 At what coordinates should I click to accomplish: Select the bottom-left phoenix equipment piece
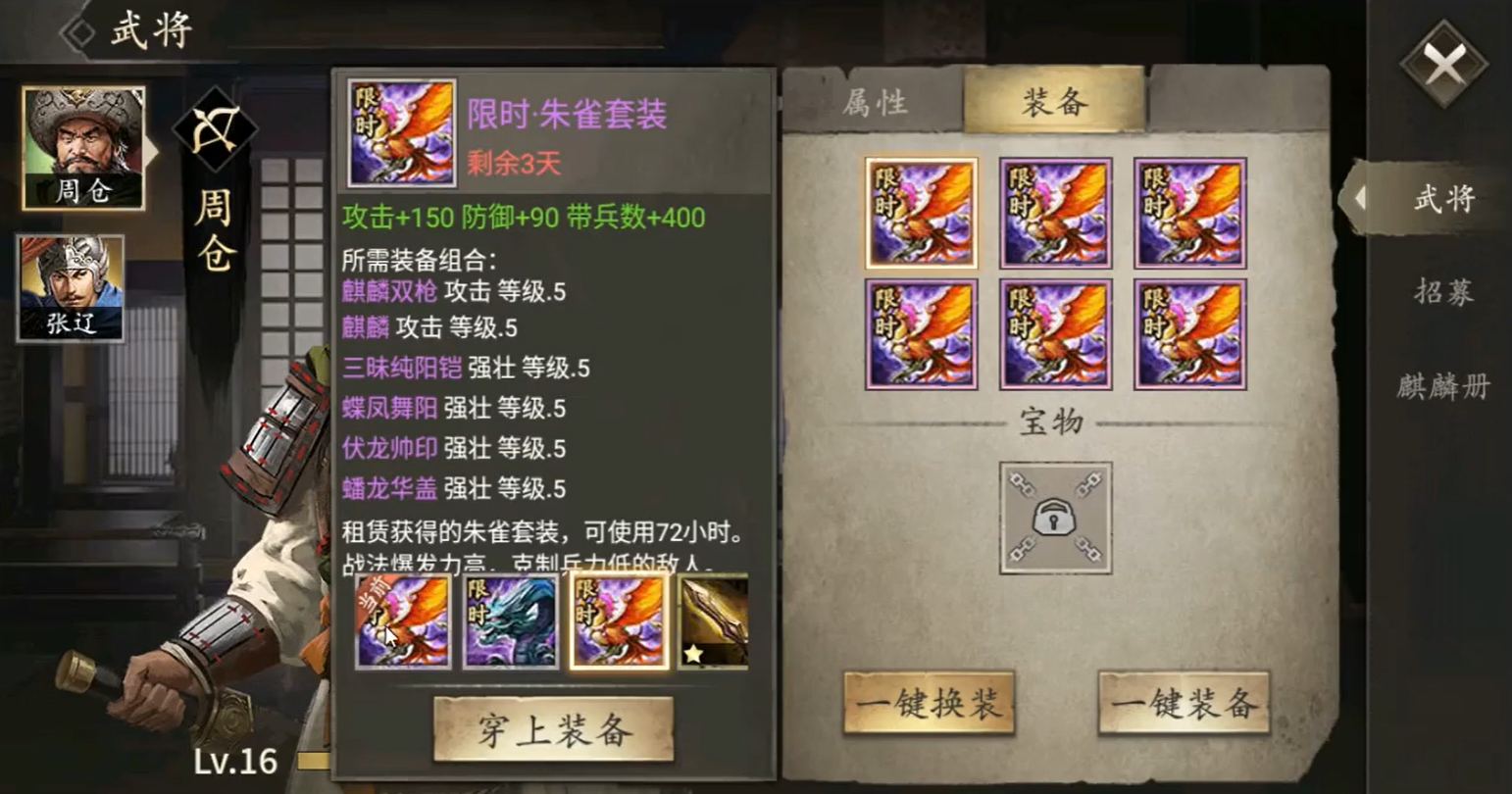(x=922, y=333)
